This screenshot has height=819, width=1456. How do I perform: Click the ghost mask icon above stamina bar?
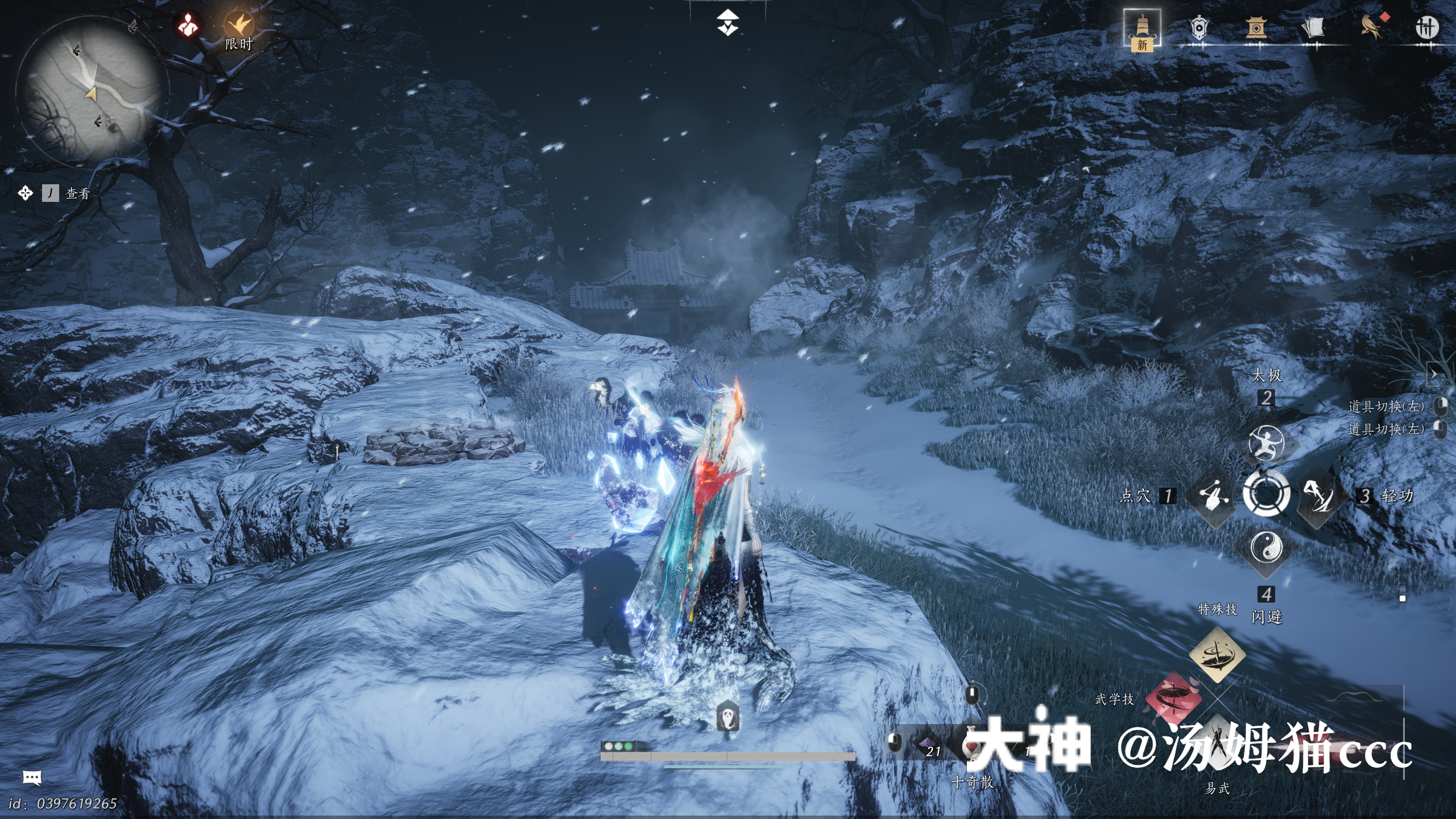pyautogui.click(x=727, y=717)
